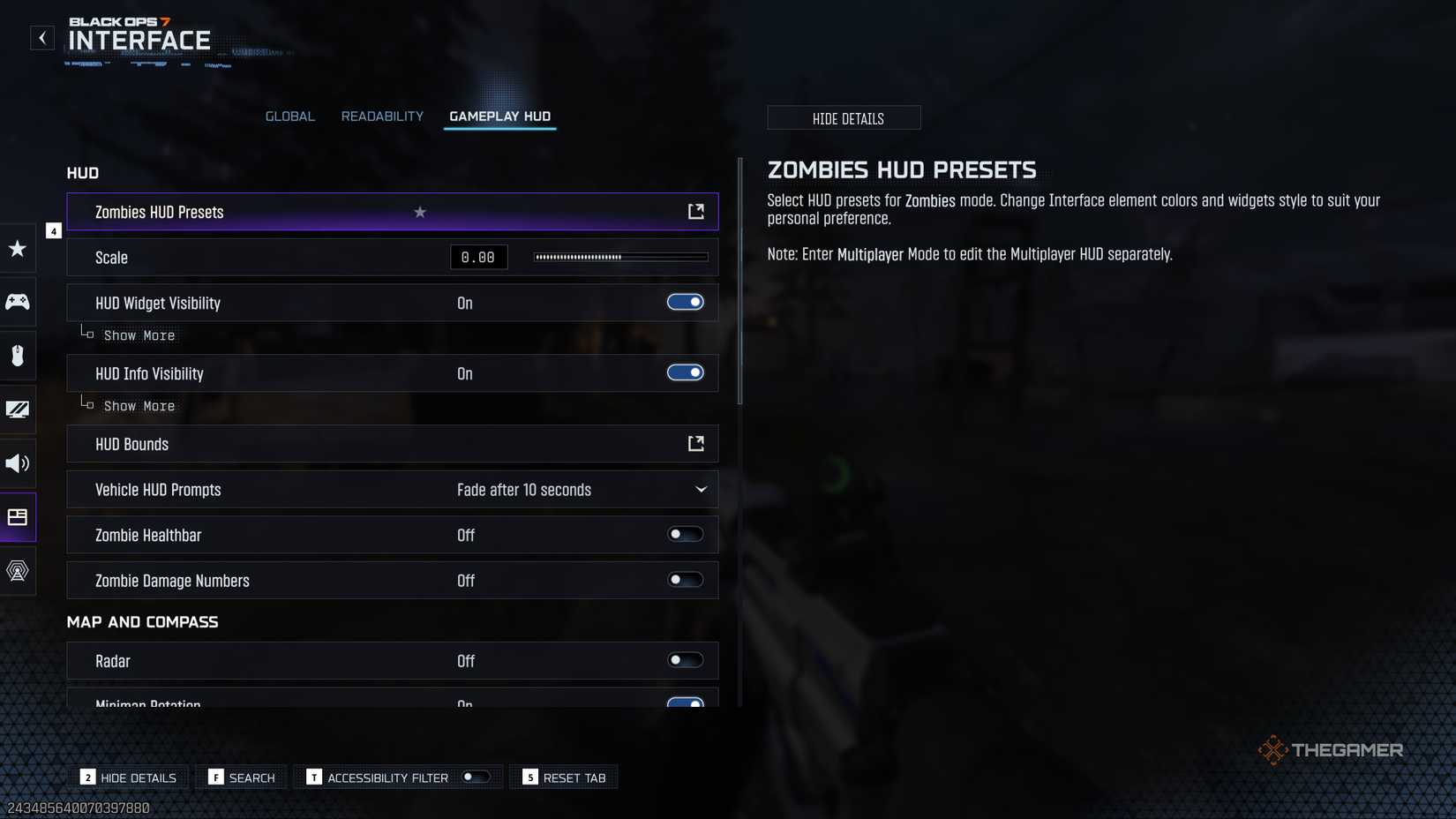Disable HUD Widget Visibility
The width and height of the screenshot is (1456, 819).
686,302
